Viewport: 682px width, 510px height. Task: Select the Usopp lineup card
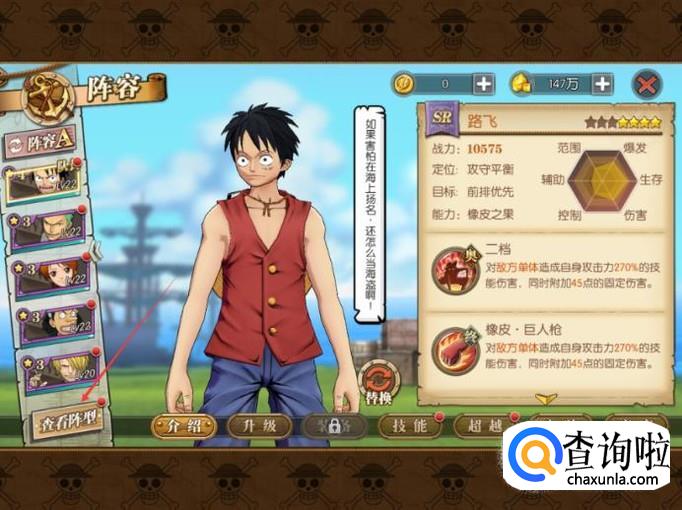pyautogui.click(x=50, y=322)
